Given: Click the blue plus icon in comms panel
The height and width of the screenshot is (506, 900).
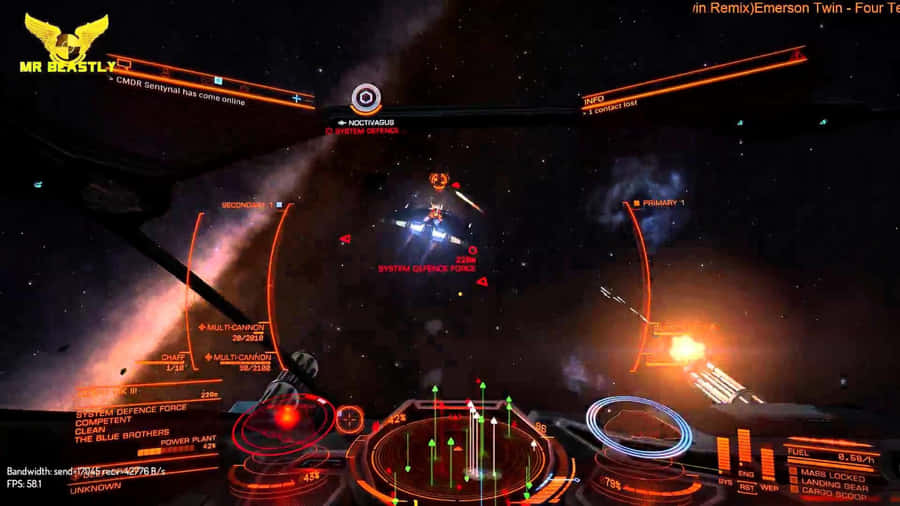Looking at the screenshot, I should point(296,98).
